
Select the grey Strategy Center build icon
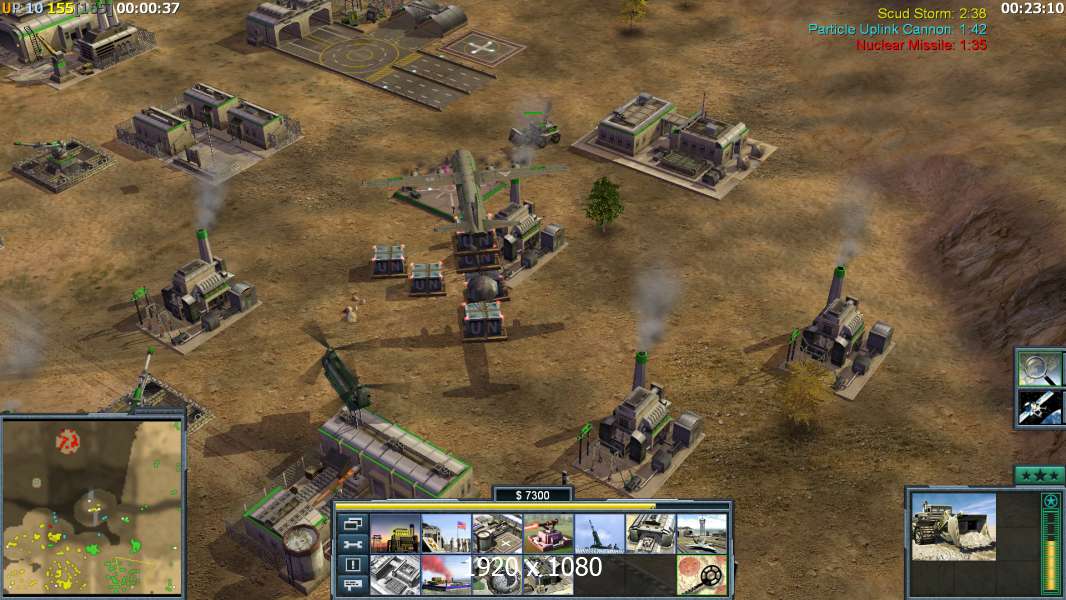click(395, 576)
